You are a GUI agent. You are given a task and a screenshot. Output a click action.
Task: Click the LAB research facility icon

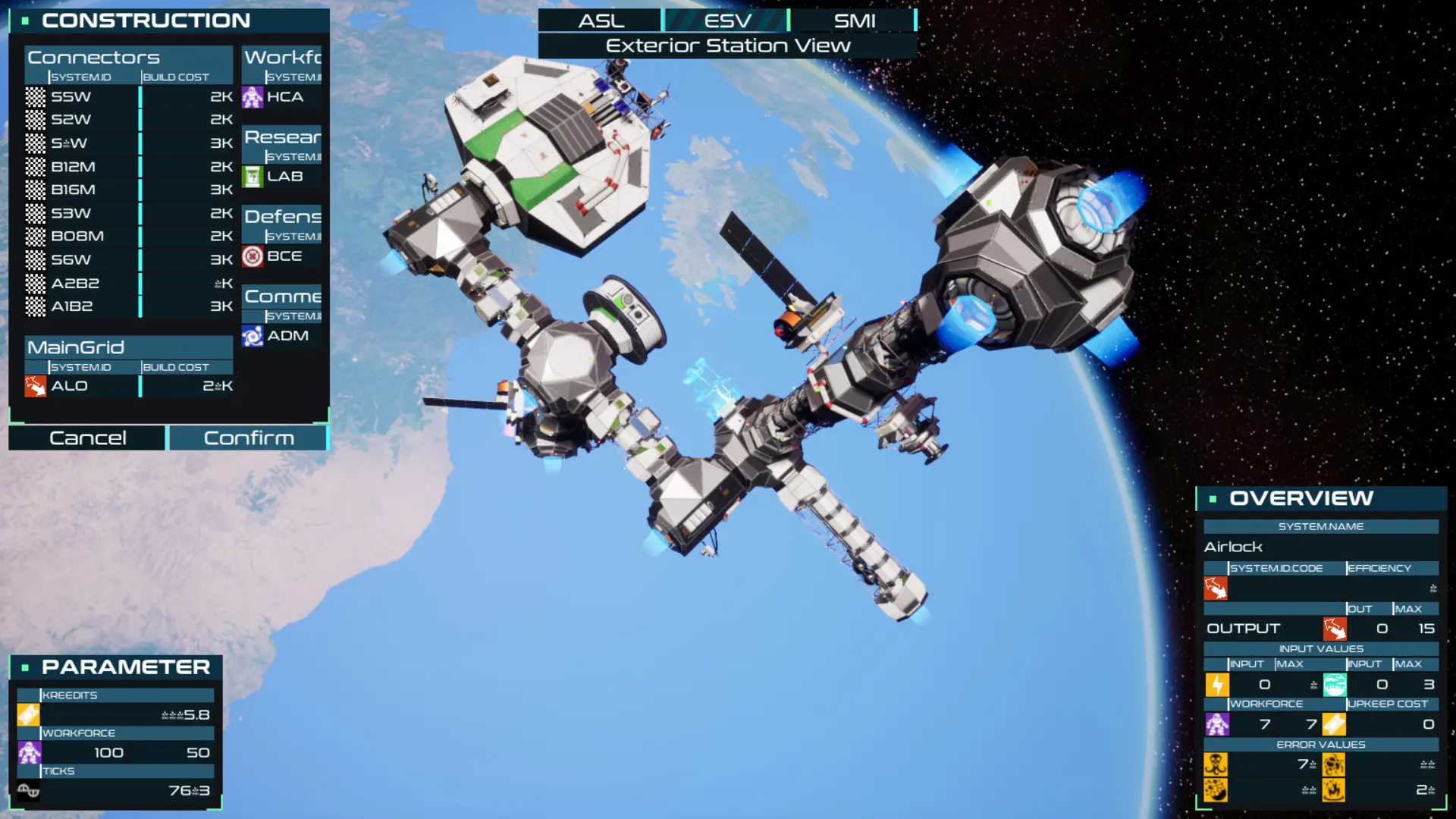pyautogui.click(x=252, y=176)
